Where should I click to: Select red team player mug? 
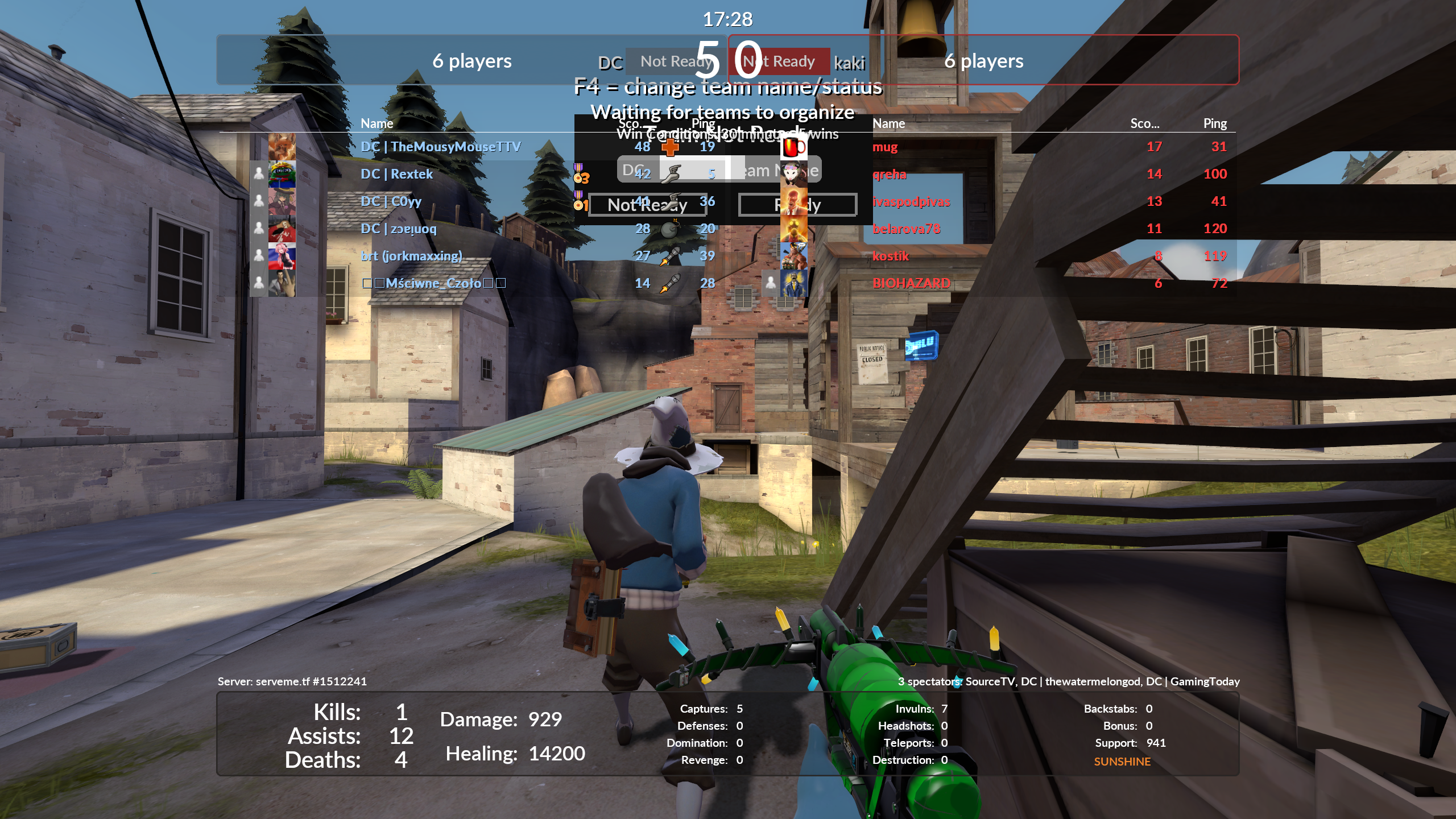[885, 147]
